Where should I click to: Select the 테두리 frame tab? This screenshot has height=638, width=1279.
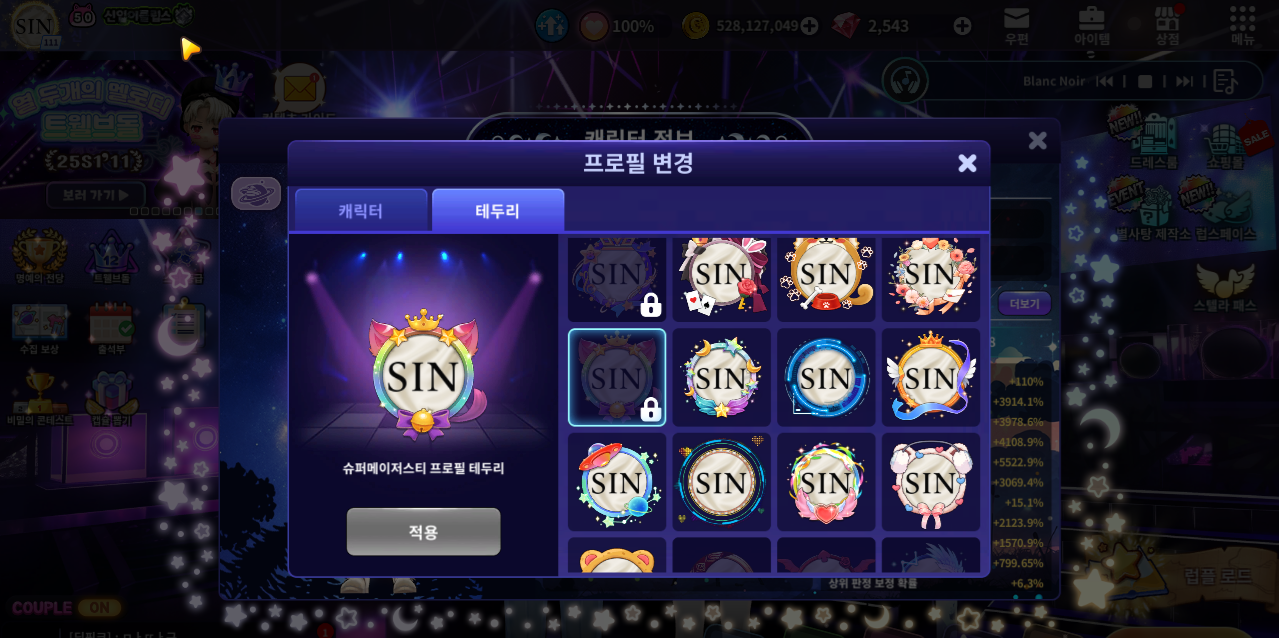pyautogui.click(x=497, y=211)
